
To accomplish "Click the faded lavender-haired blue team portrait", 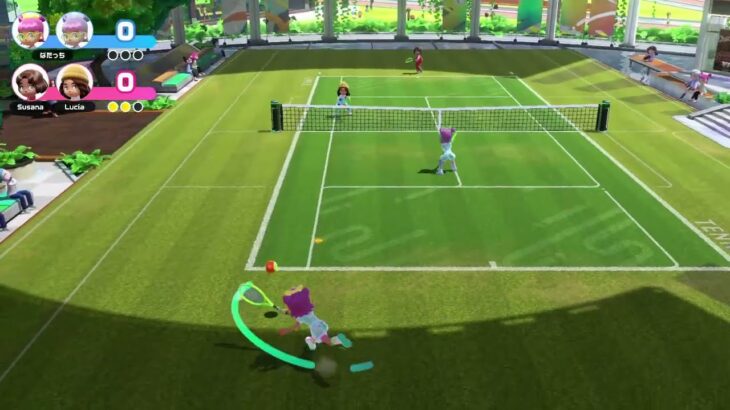I will point(74,30).
